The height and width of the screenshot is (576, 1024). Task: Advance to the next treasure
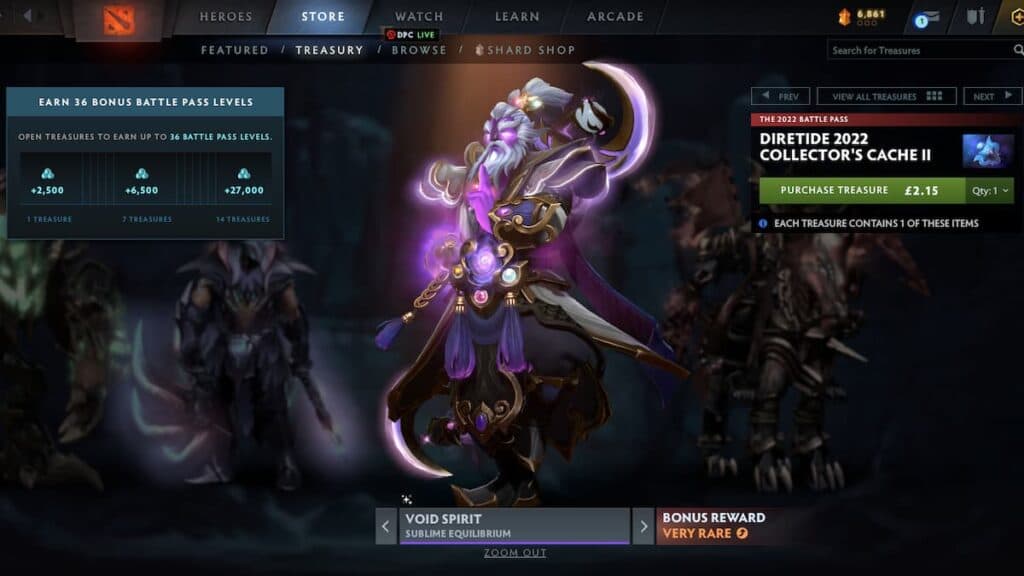tap(991, 97)
